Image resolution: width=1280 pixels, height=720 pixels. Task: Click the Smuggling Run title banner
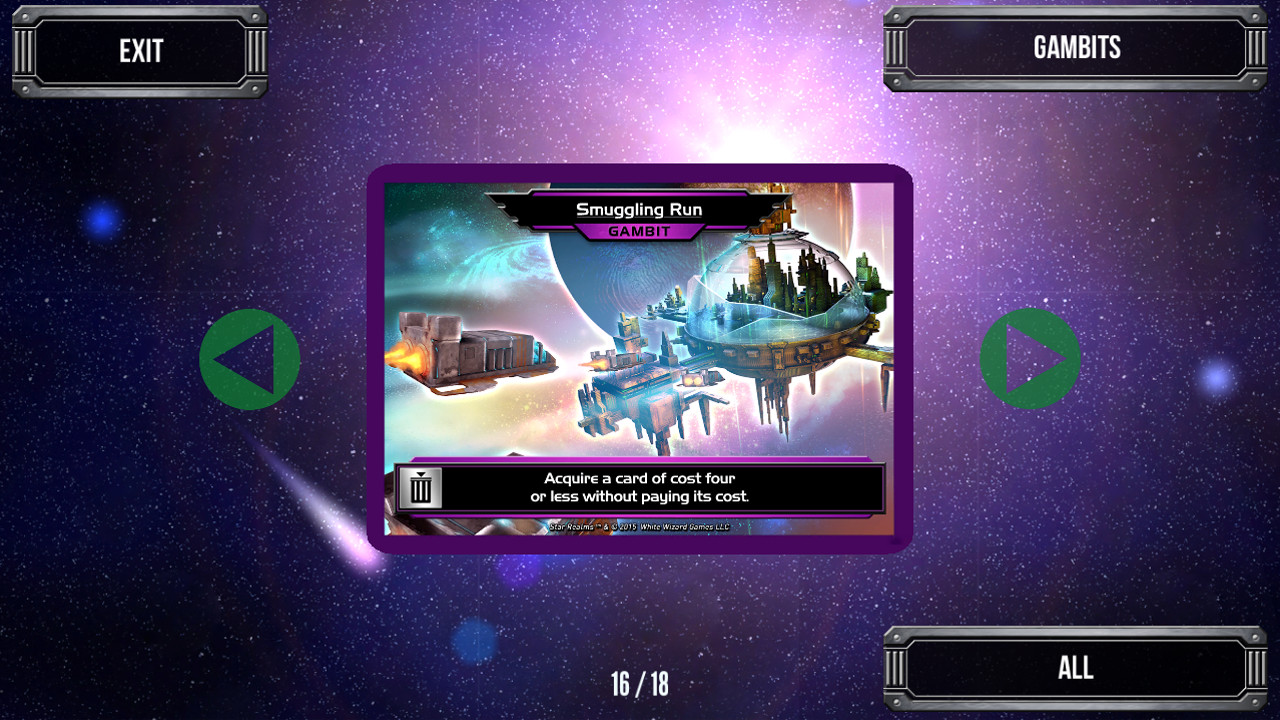[x=640, y=210]
